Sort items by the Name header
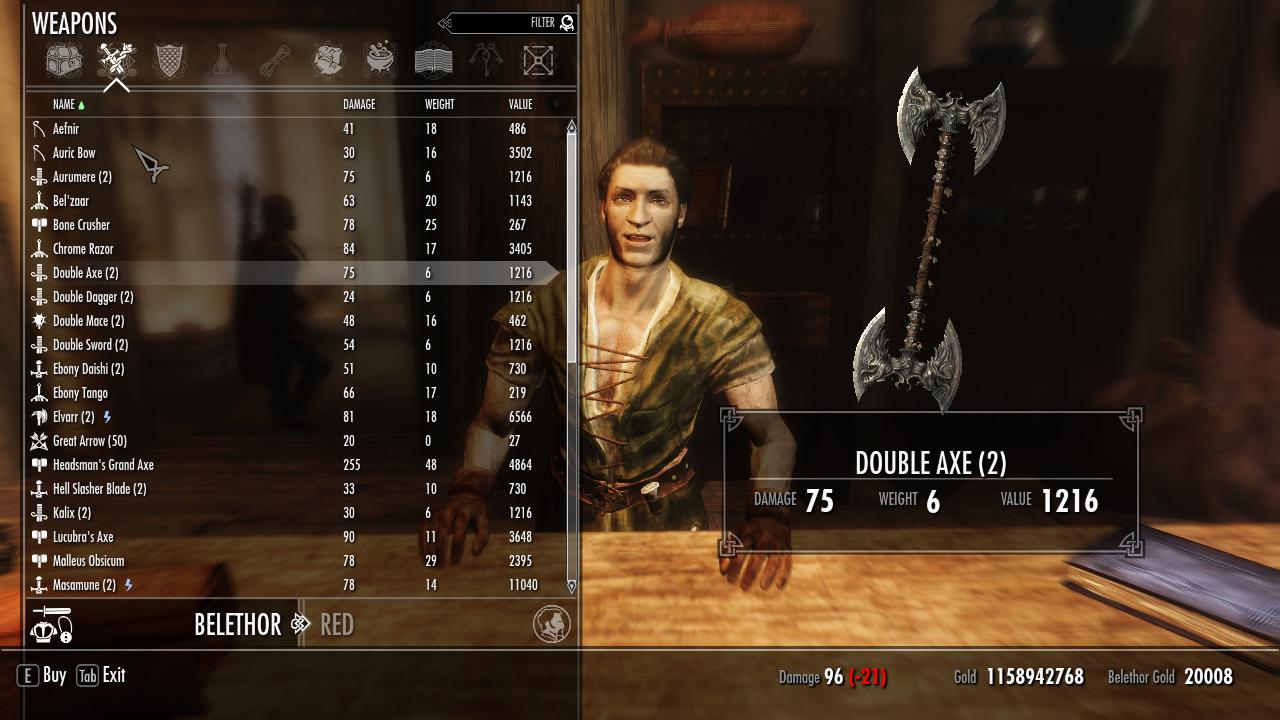This screenshot has height=720, width=1280. click(64, 104)
